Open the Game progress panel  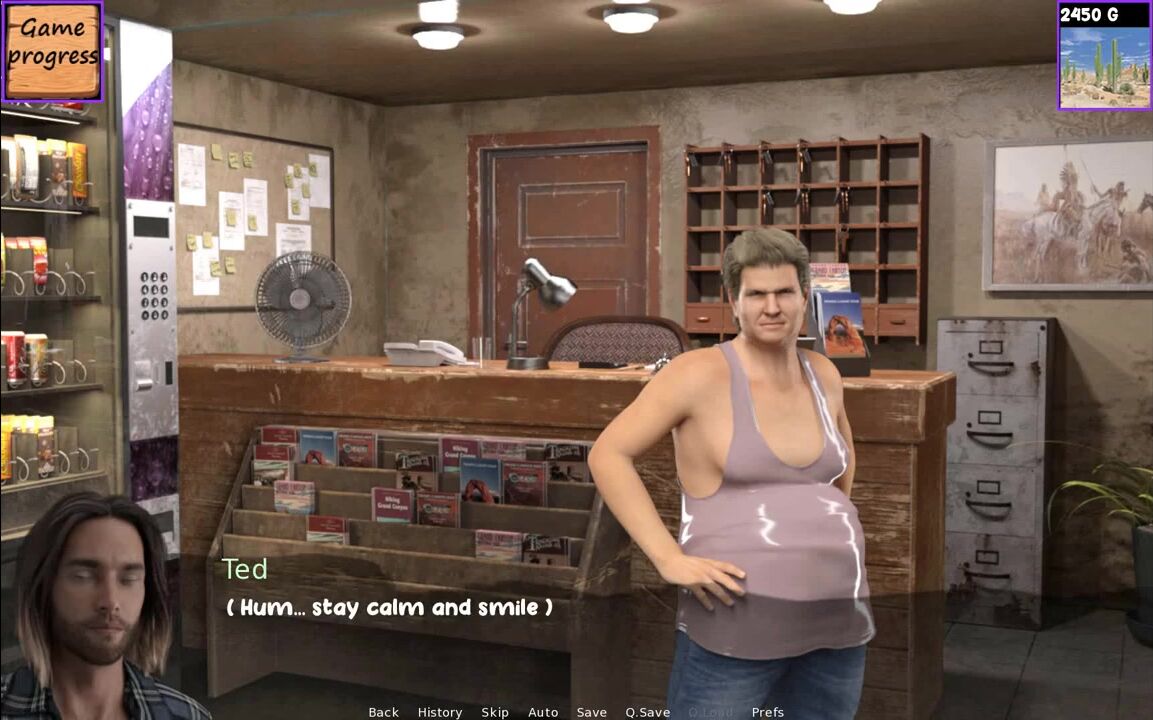(52, 51)
